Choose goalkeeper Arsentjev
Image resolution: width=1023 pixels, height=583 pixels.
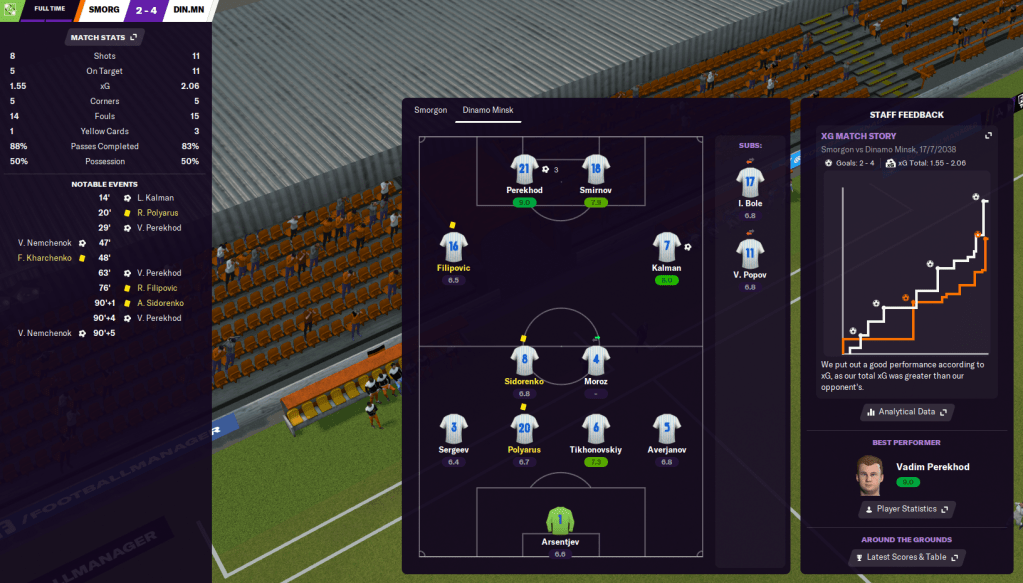pos(560,521)
